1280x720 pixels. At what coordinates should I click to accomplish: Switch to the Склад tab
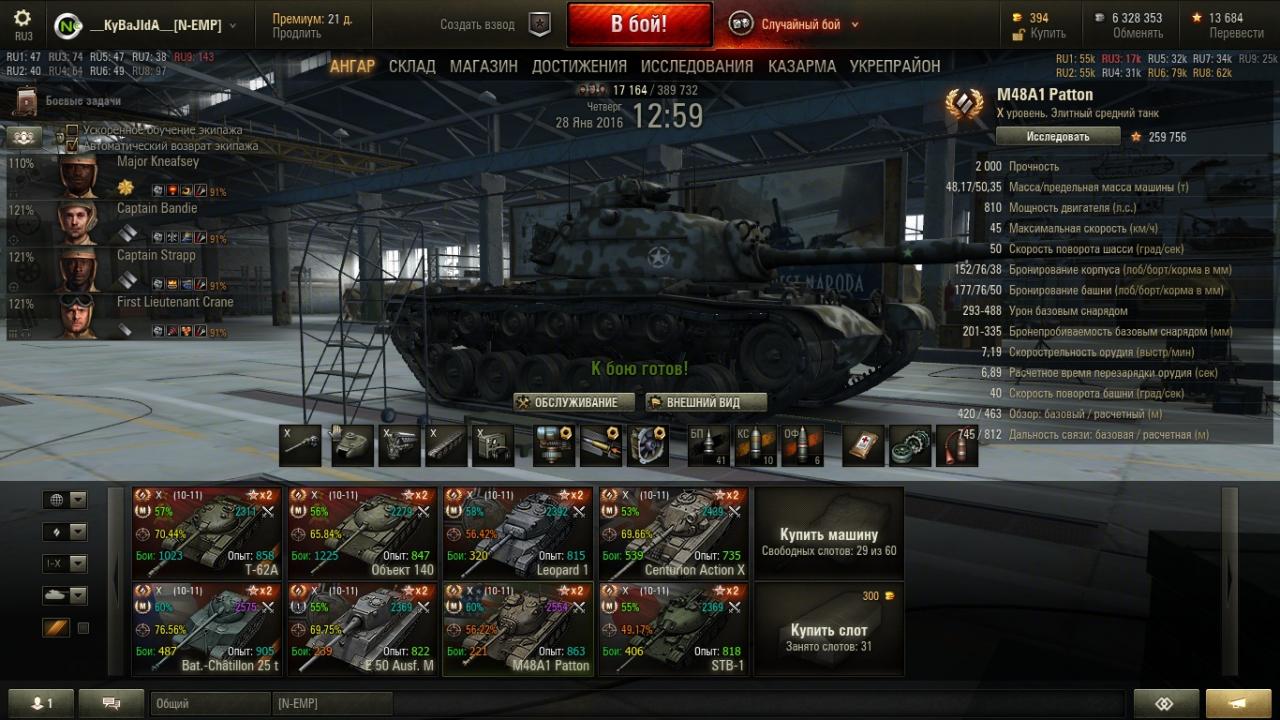coord(412,66)
